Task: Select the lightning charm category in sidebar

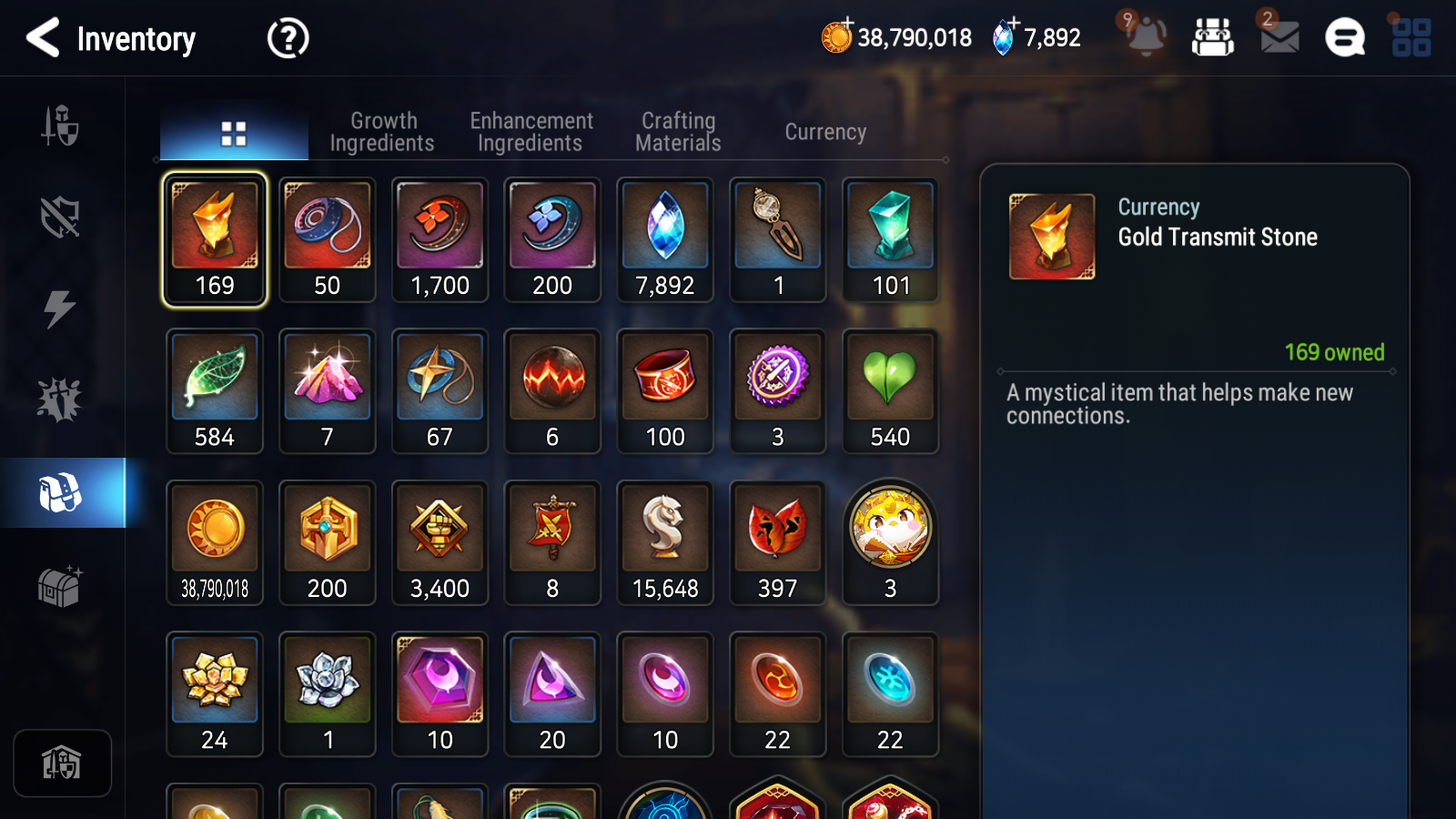Action: tap(60, 307)
